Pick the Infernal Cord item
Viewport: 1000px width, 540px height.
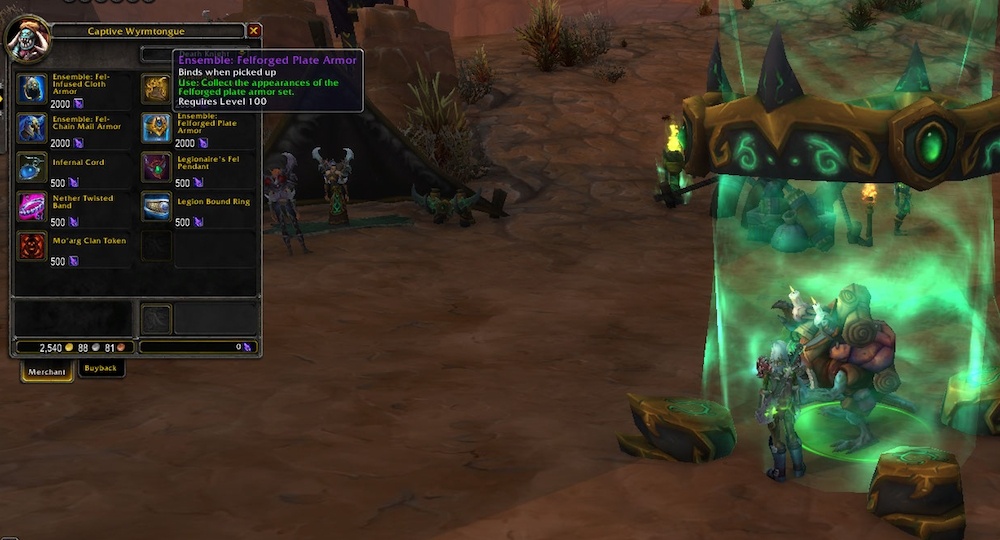coord(33,166)
